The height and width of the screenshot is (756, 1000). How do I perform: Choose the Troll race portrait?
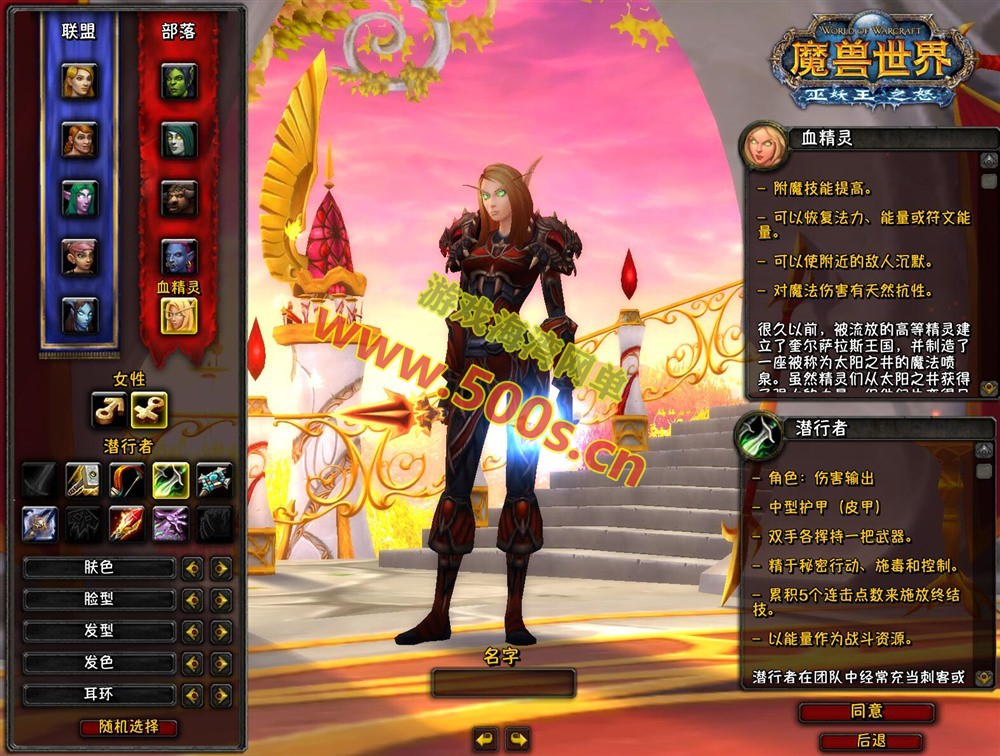click(179, 257)
